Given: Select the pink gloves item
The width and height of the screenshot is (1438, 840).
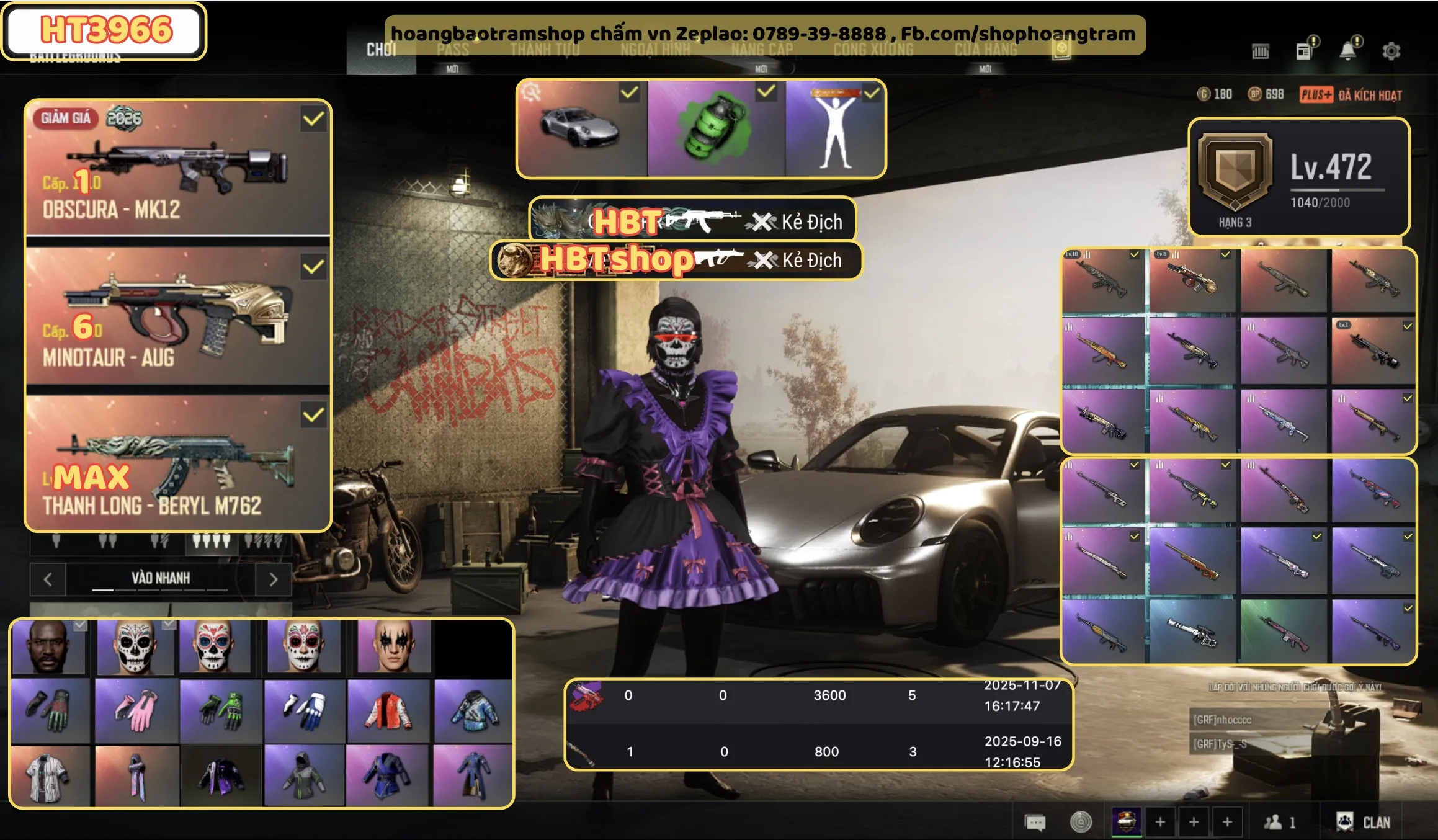Looking at the screenshot, I should pos(136,711).
